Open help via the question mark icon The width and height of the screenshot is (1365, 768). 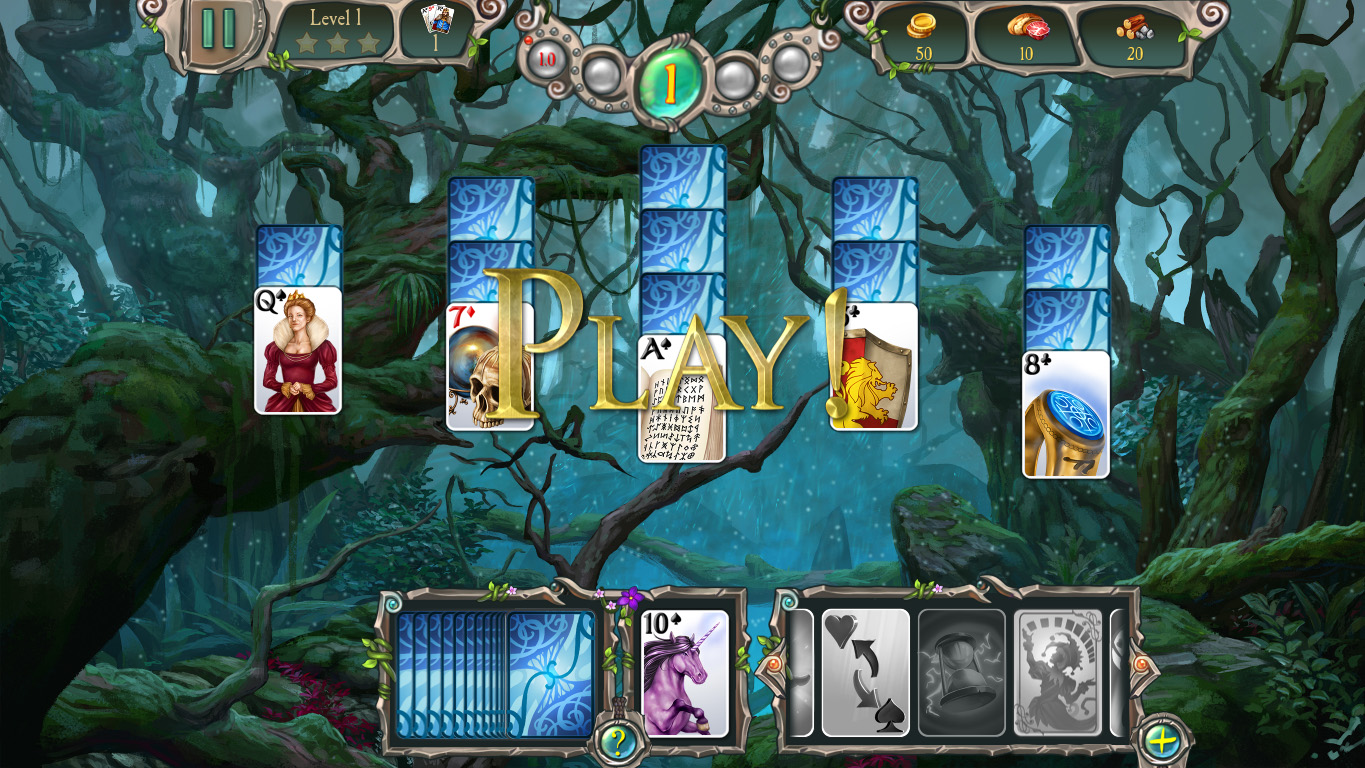tap(617, 741)
